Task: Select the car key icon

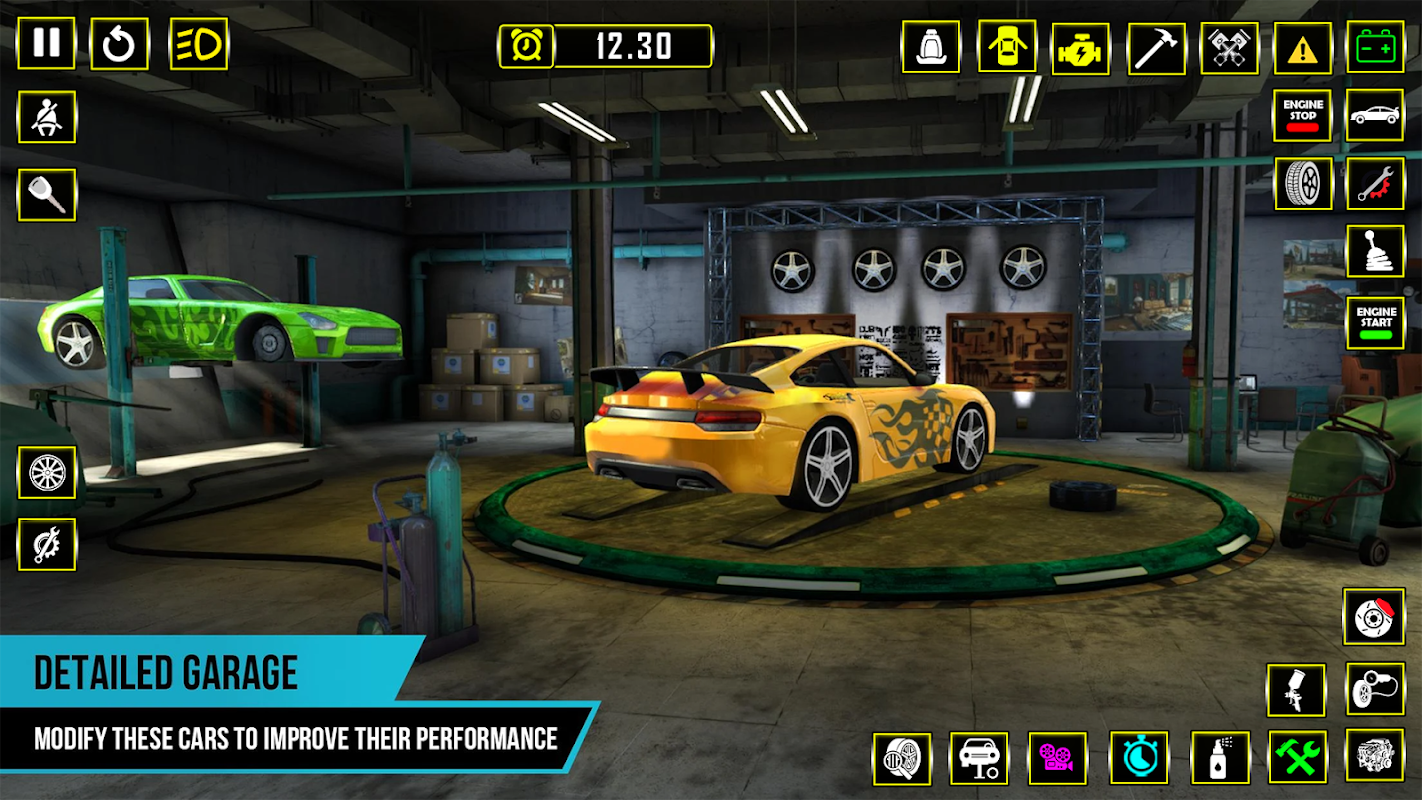Action: tap(46, 194)
